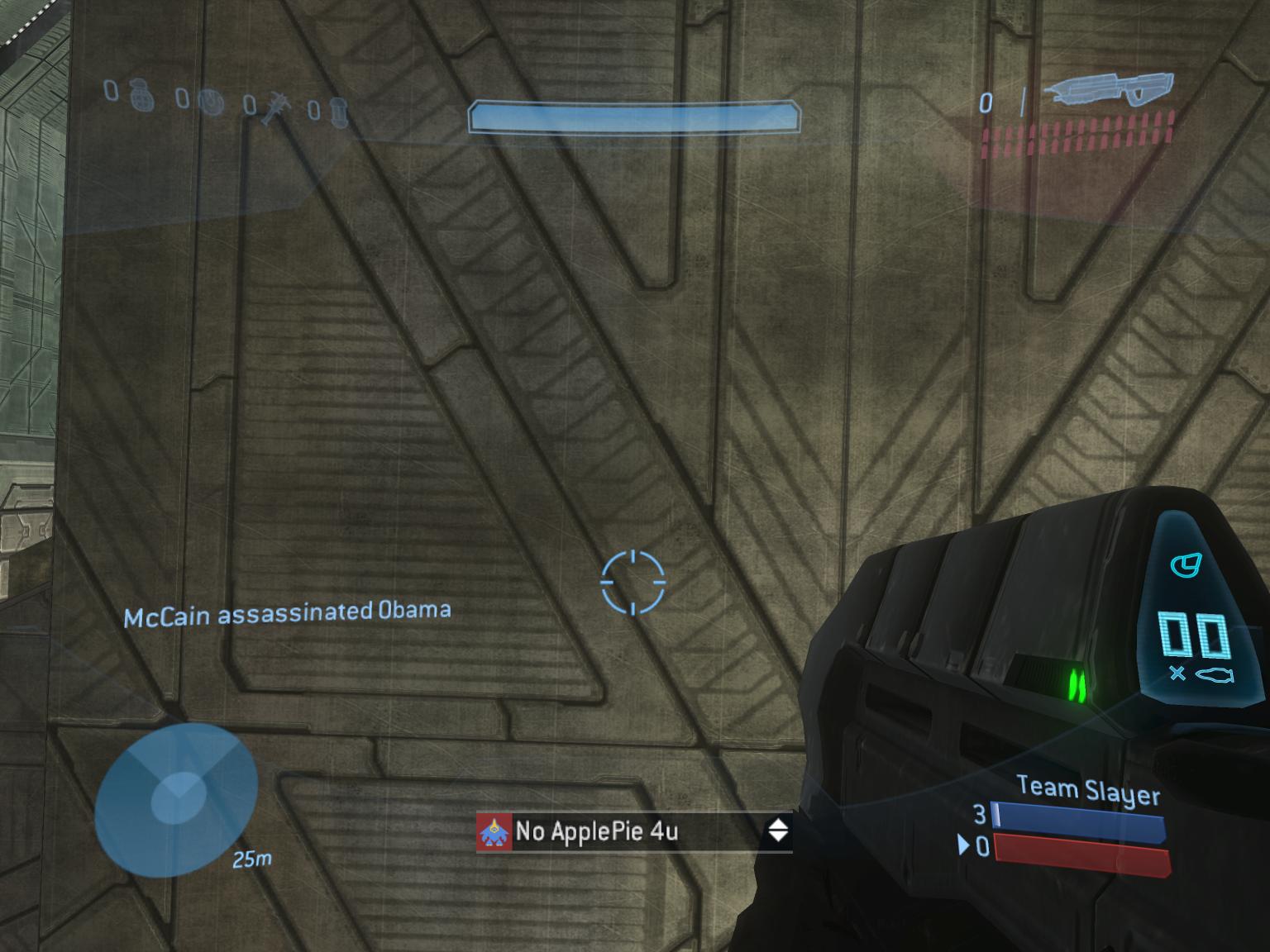This screenshot has height=952, width=1270.
Task: Click the motion tracker radar
Action: click(x=175, y=801)
